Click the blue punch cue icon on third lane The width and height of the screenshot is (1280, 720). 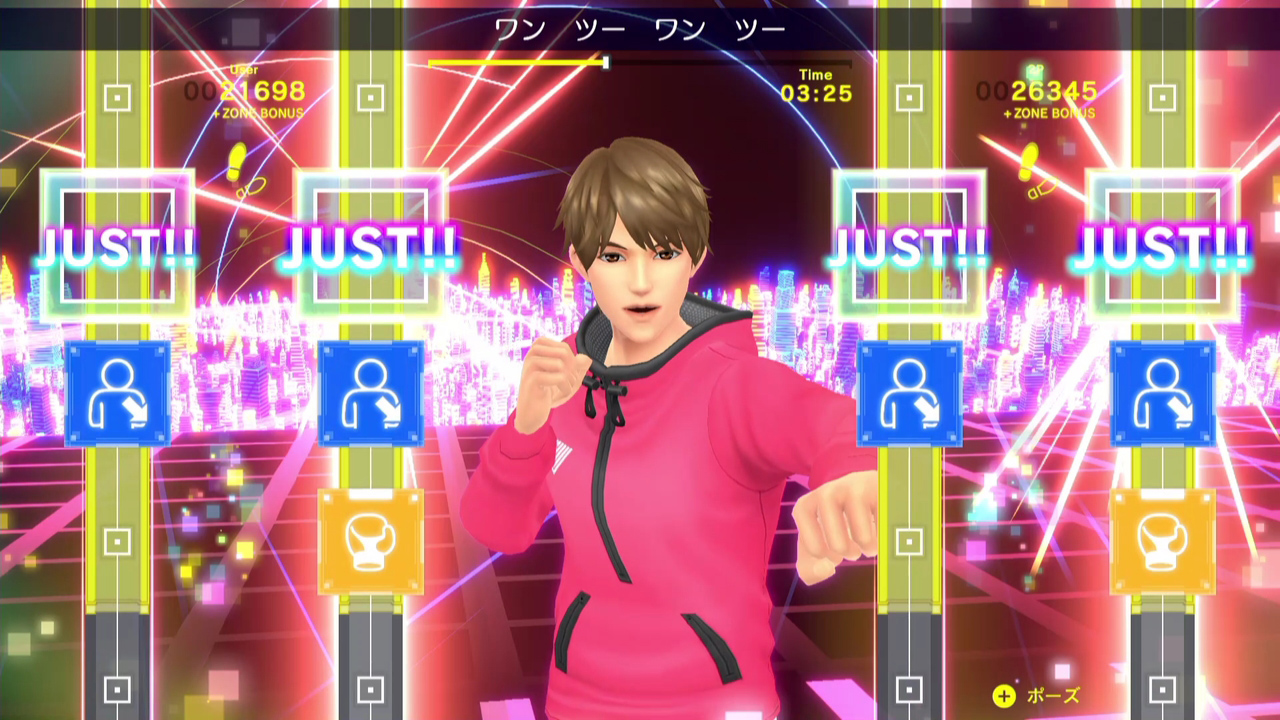(x=907, y=392)
